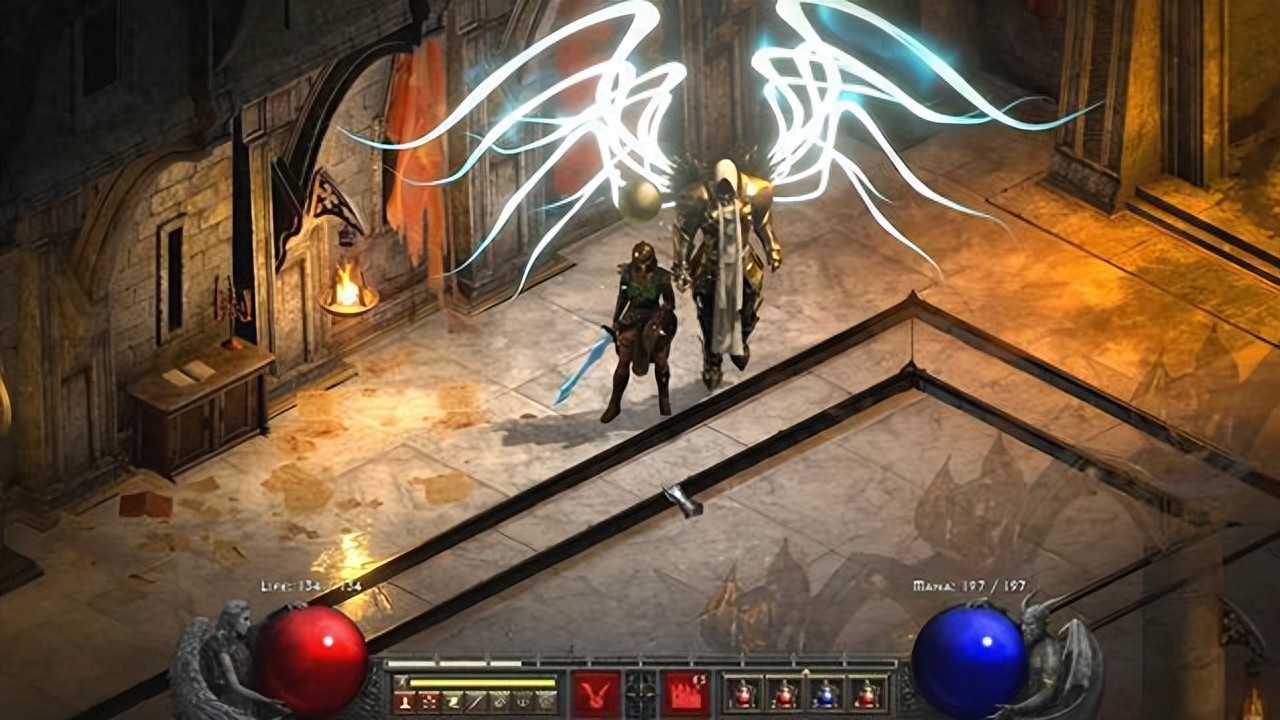The height and width of the screenshot is (720, 1280).
Task: Select the red flames right-click skill
Action: [x=686, y=693]
